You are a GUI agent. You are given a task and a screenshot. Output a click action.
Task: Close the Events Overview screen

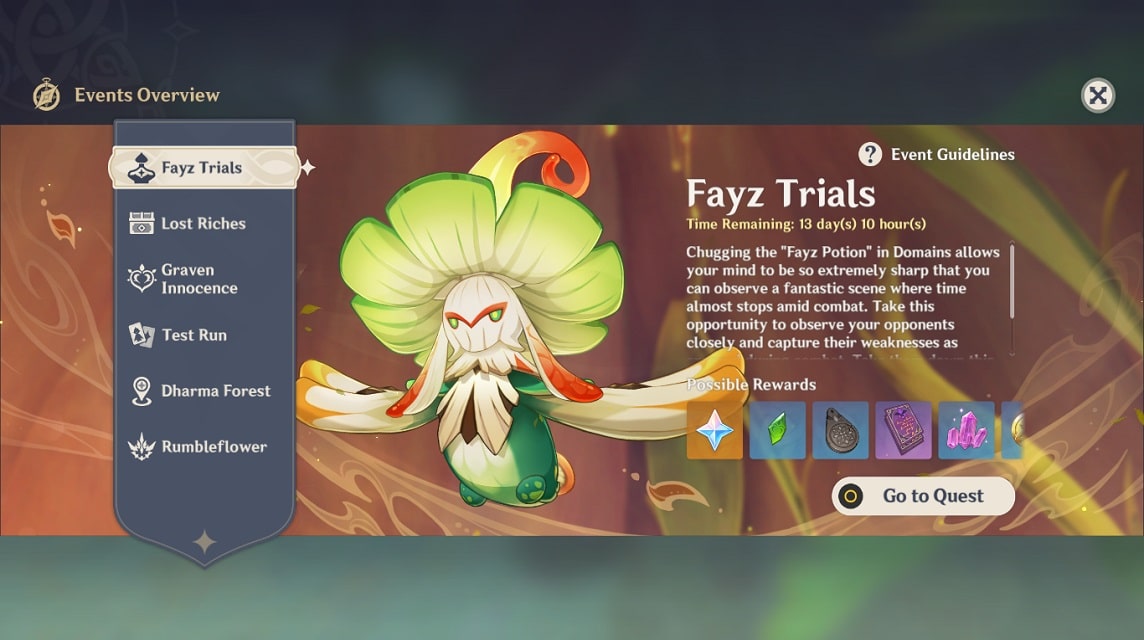coord(1097,95)
